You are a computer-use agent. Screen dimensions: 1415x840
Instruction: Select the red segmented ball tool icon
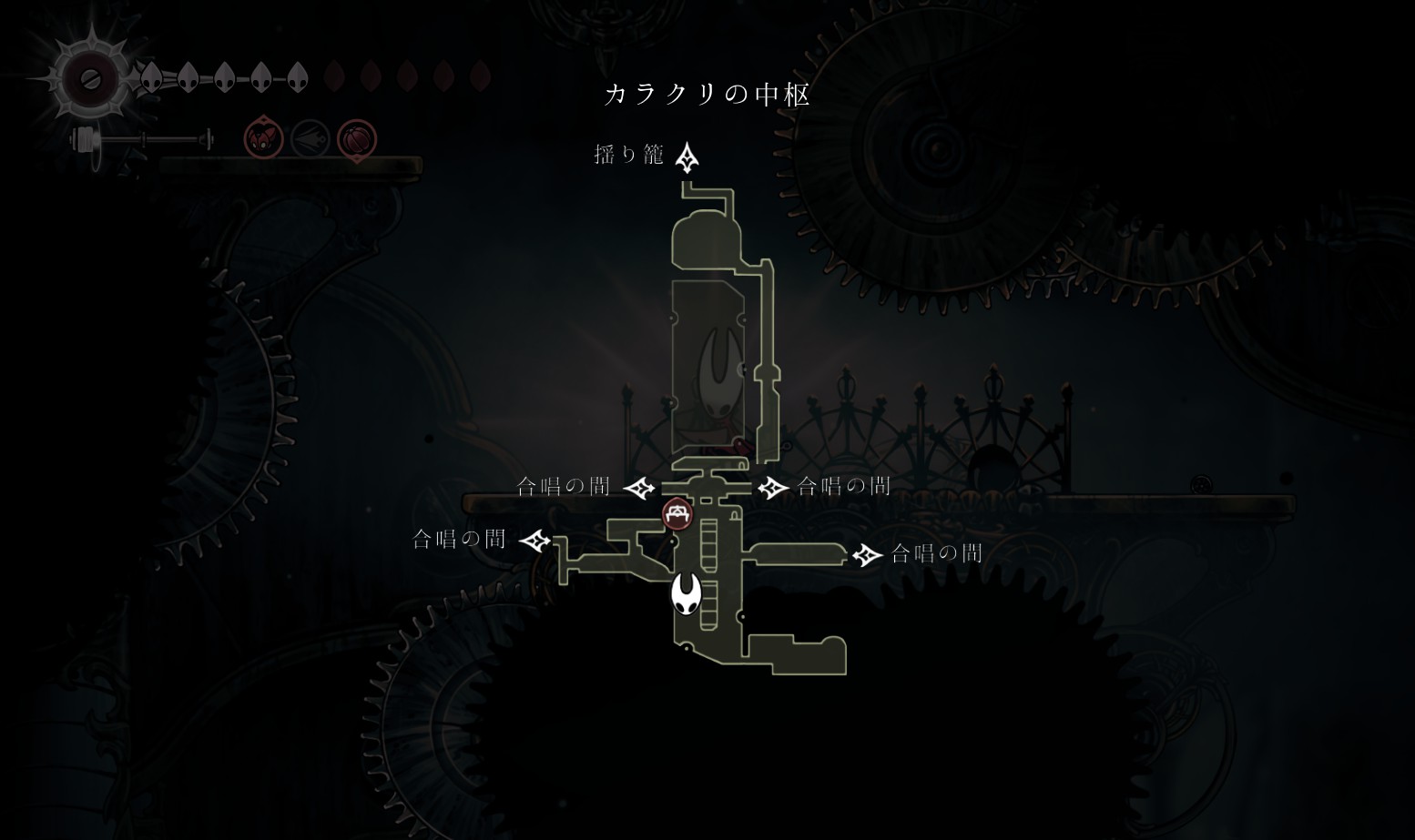tap(357, 139)
